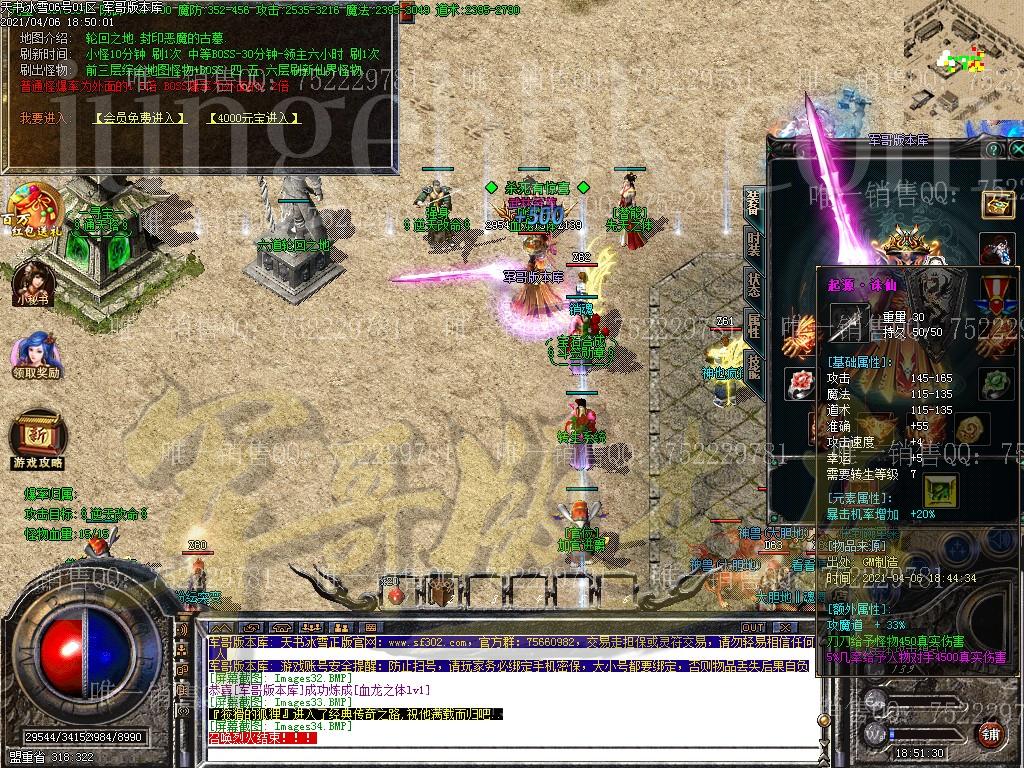Screen dimensions: 1024x768
Task: Choose the 会员免费进入 entry option
Action: 141,118
